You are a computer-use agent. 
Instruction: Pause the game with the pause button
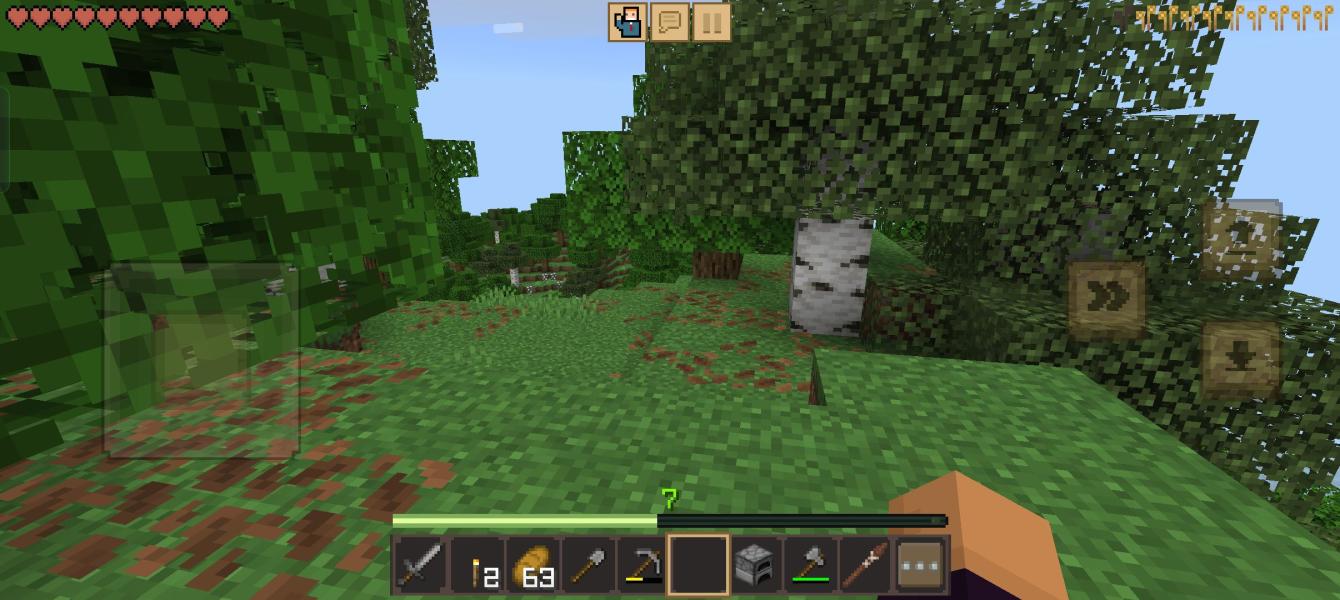[x=711, y=22]
